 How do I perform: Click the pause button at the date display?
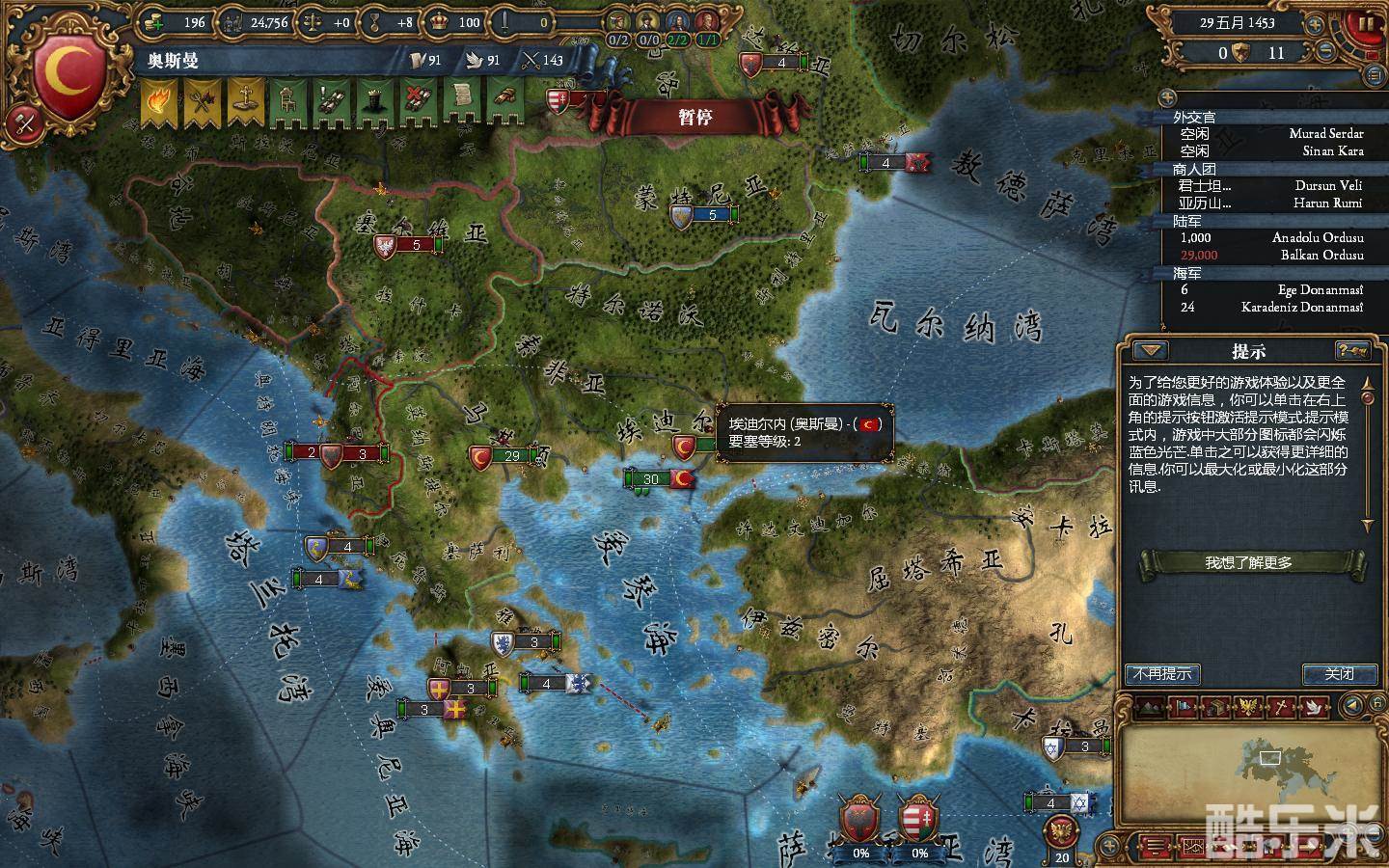tap(1367, 23)
